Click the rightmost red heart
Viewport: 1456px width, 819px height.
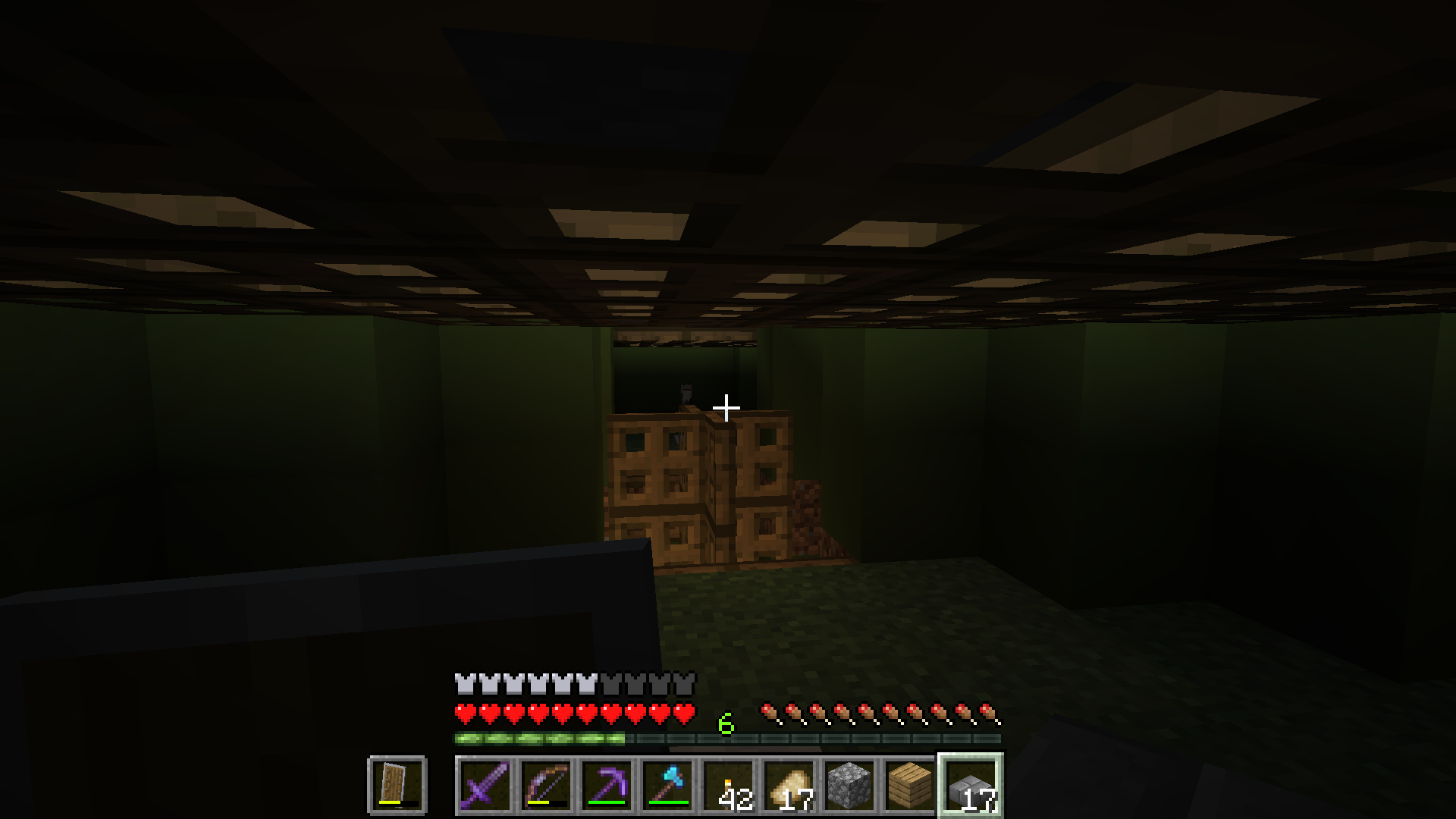click(x=685, y=713)
